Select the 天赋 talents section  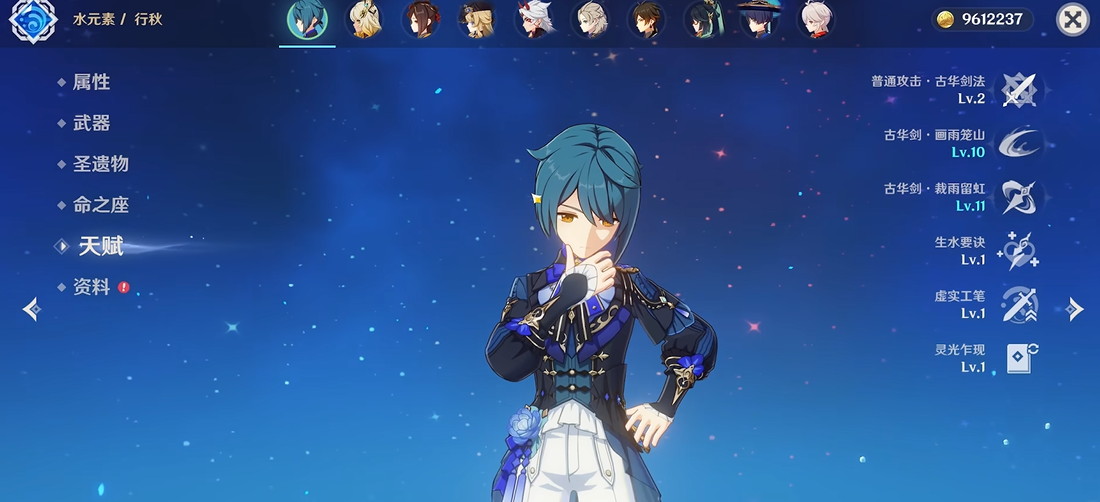pos(100,246)
